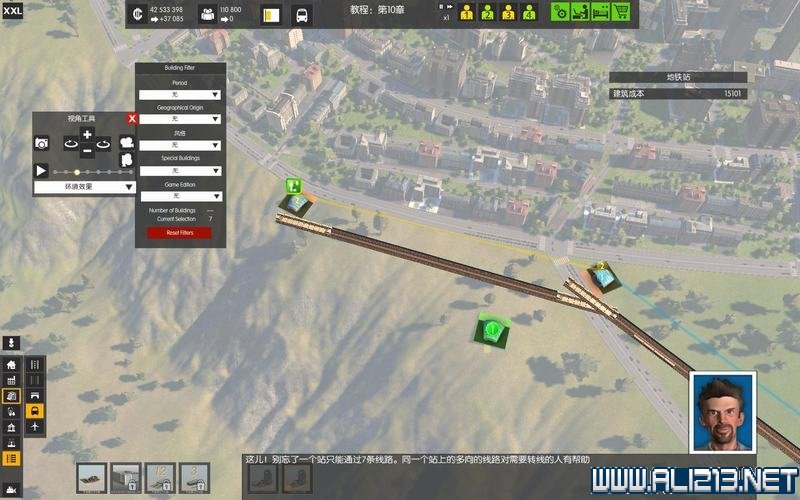The image size is (800, 500).
Task: Choose the yellow bus transport tool
Action: tap(35, 411)
